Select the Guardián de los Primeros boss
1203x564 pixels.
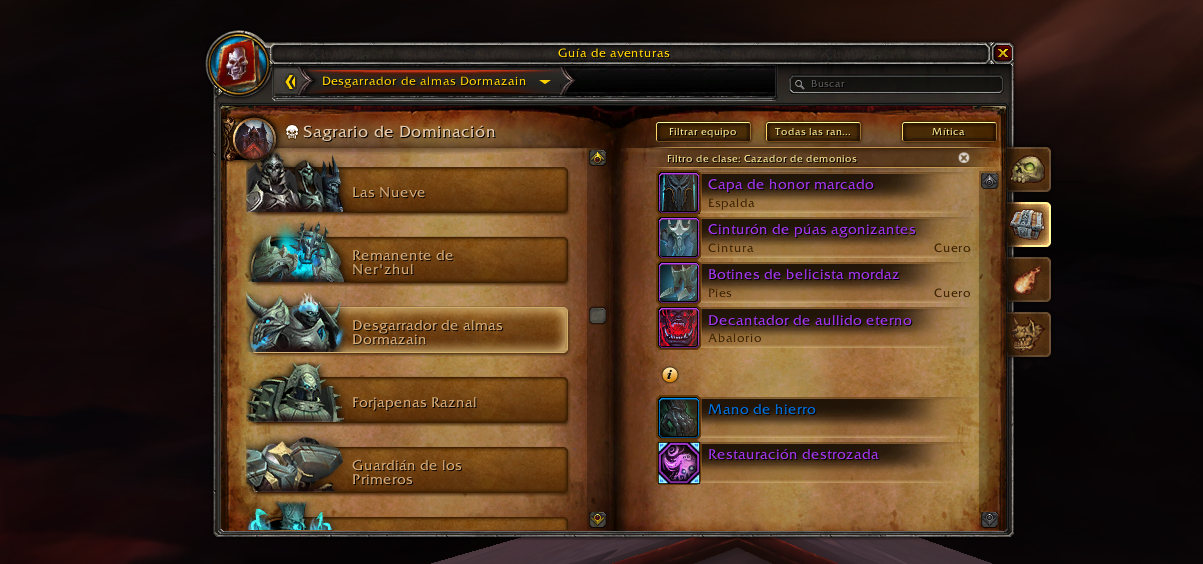pos(408,471)
